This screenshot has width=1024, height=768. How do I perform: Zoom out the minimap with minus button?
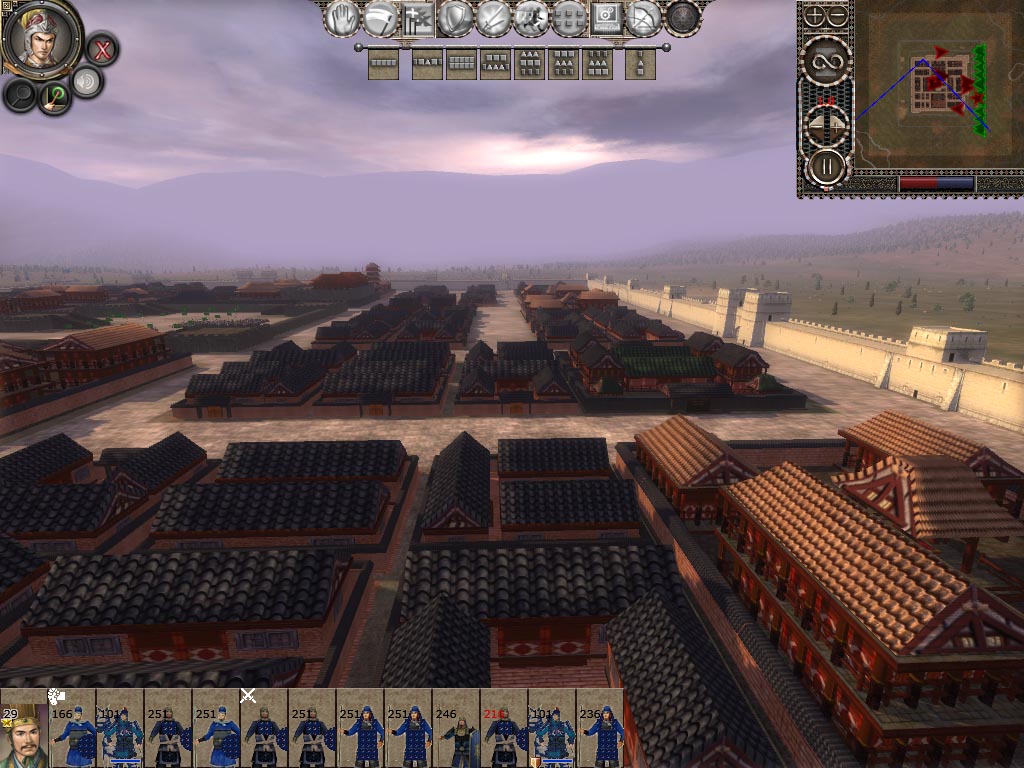click(838, 17)
